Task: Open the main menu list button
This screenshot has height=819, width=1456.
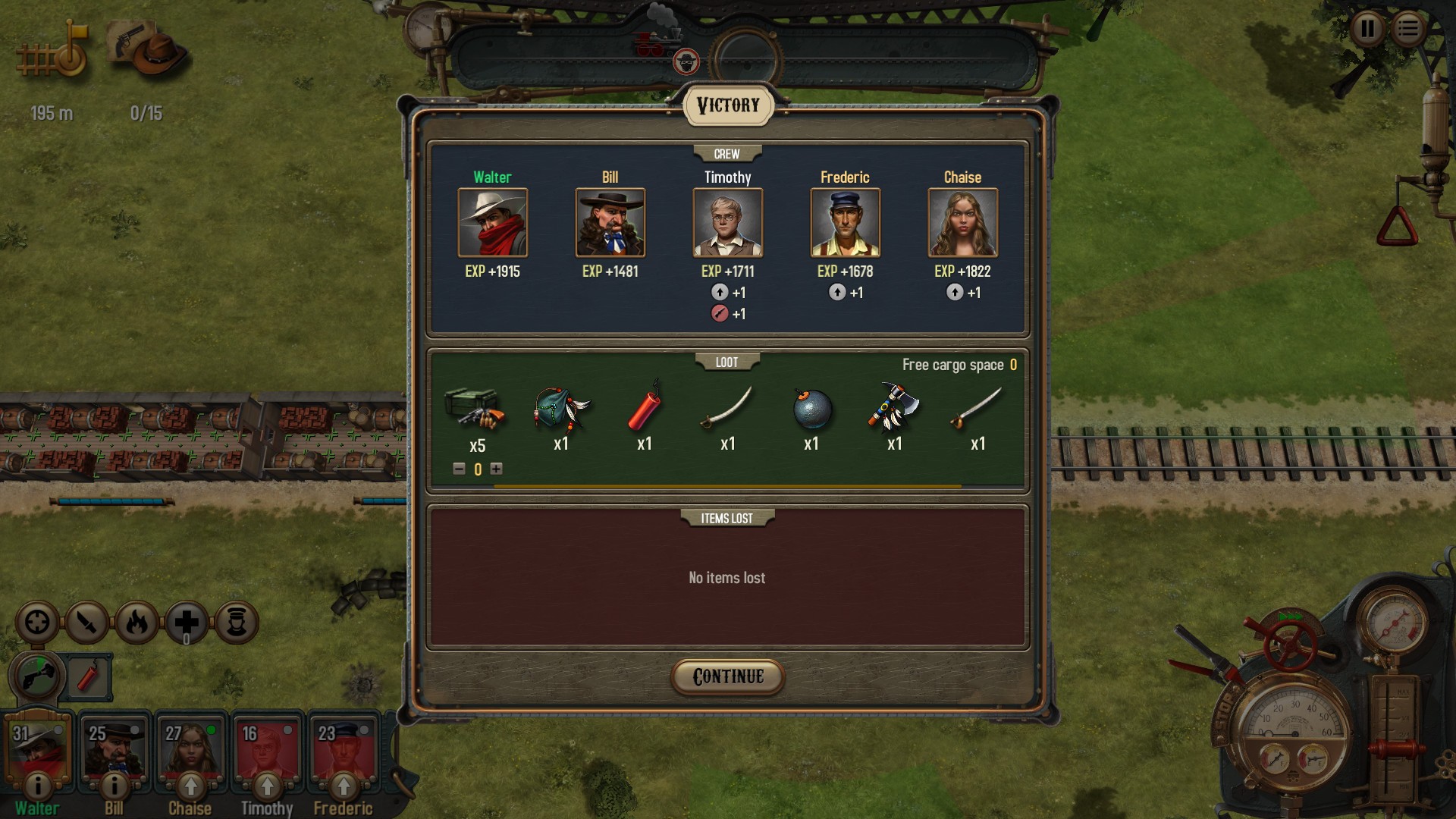Action: pyautogui.click(x=1408, y=30)
